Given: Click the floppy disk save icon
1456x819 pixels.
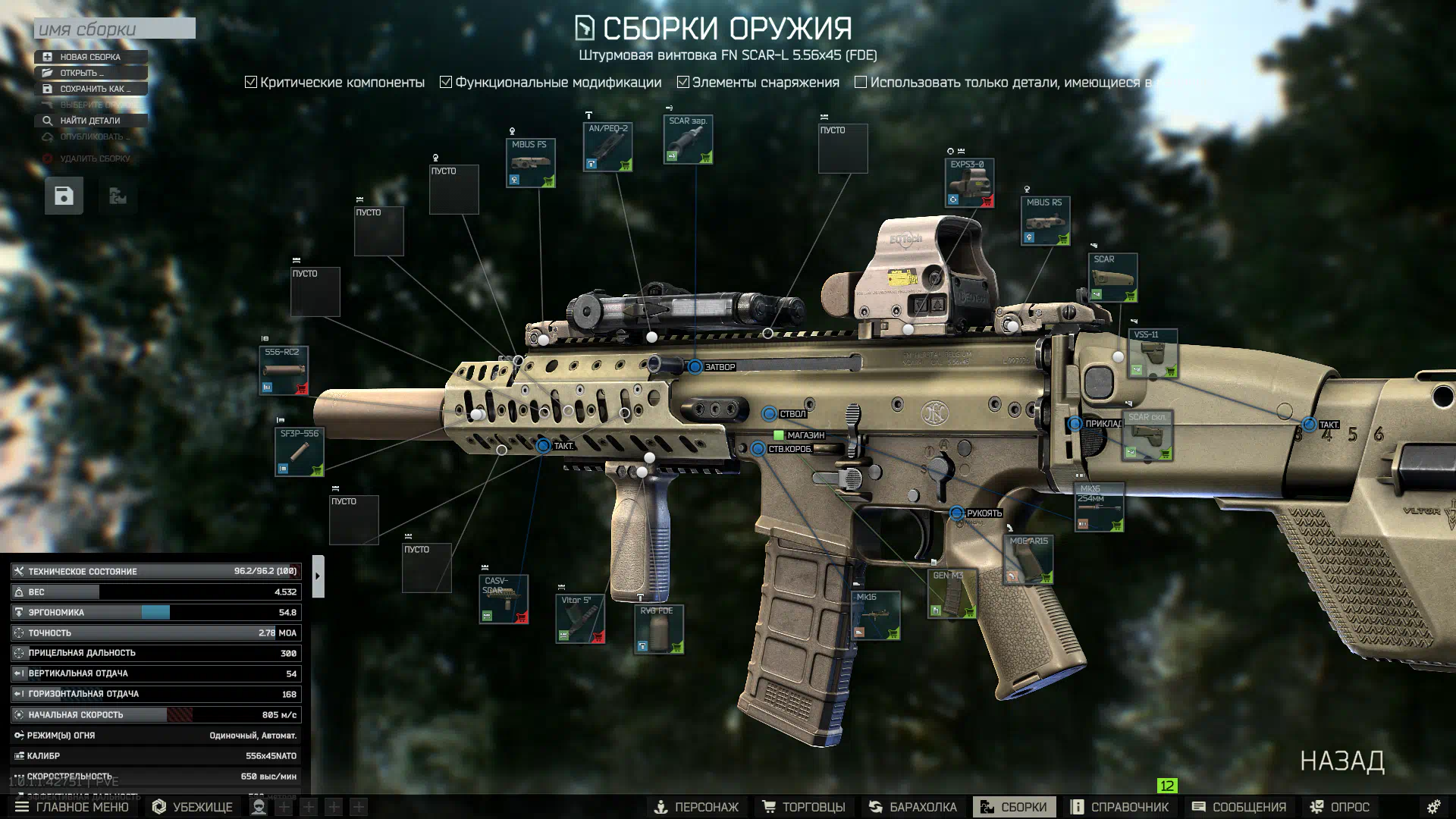Looking at the screenshot, I should click(x=64, y=196).
